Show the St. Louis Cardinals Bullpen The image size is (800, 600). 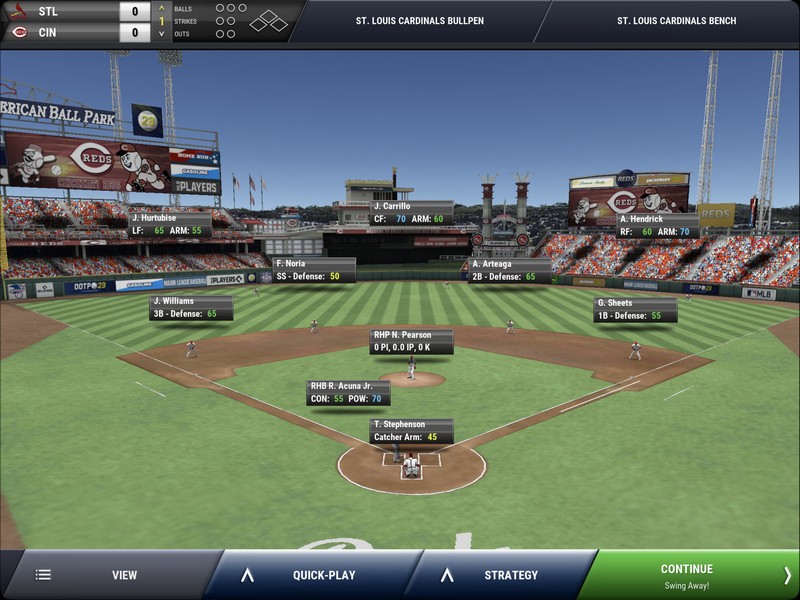click(x=420, y=20)
